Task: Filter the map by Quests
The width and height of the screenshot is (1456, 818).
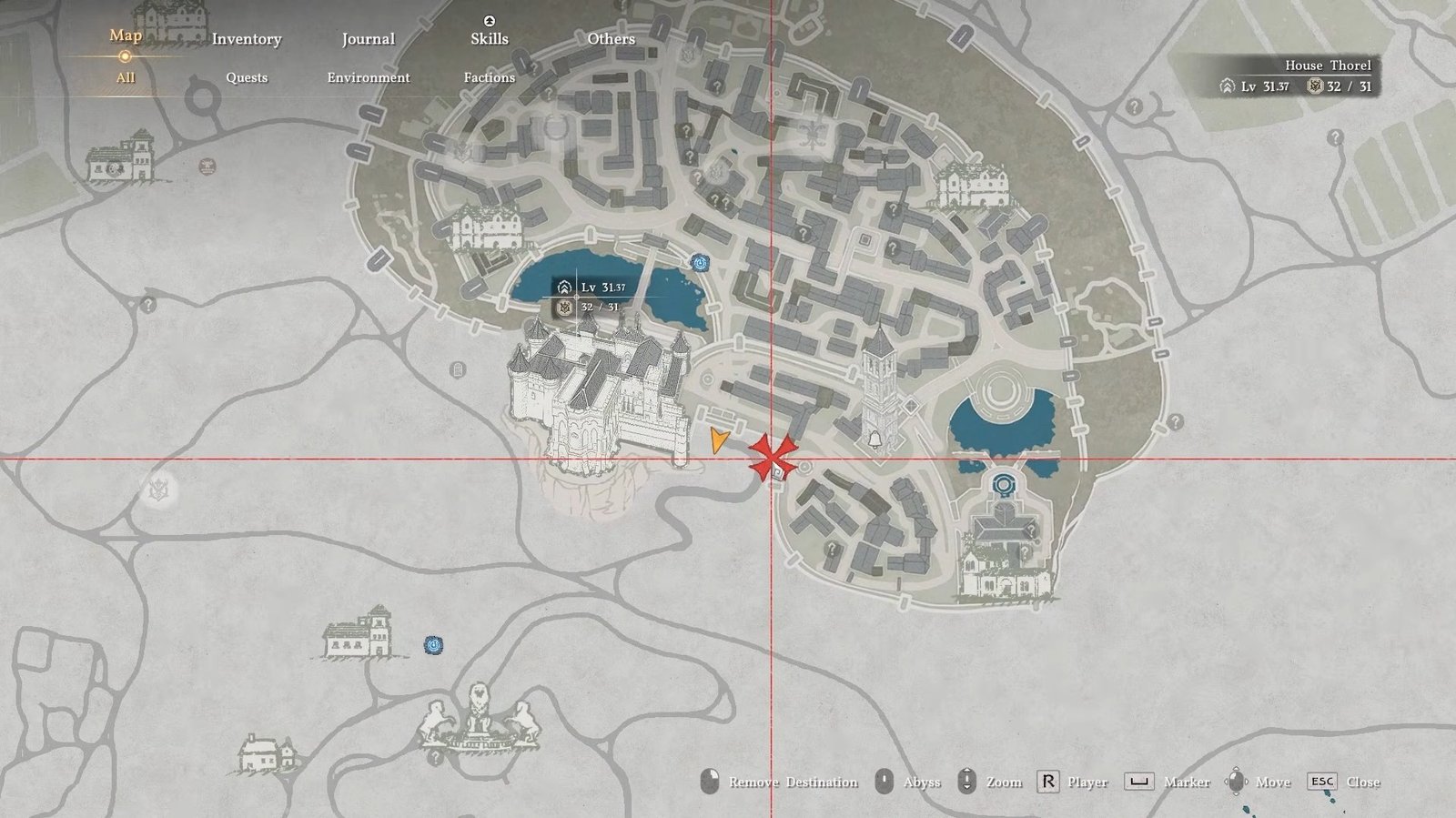Action: pos(247,77)
